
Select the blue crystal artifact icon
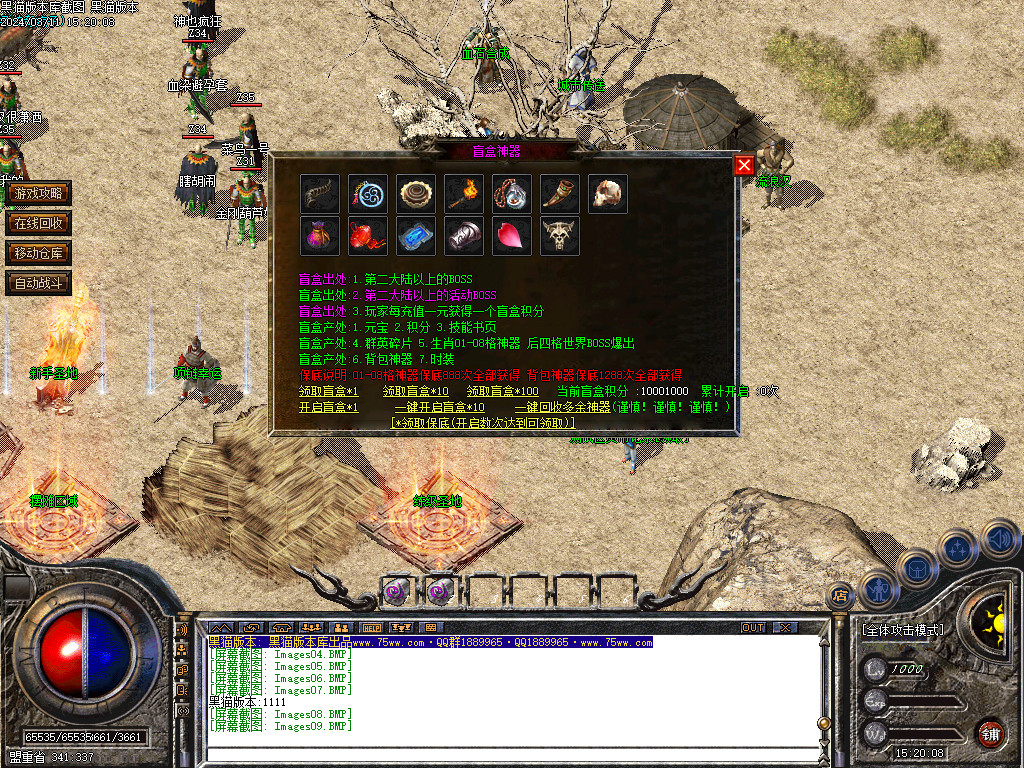416,236
